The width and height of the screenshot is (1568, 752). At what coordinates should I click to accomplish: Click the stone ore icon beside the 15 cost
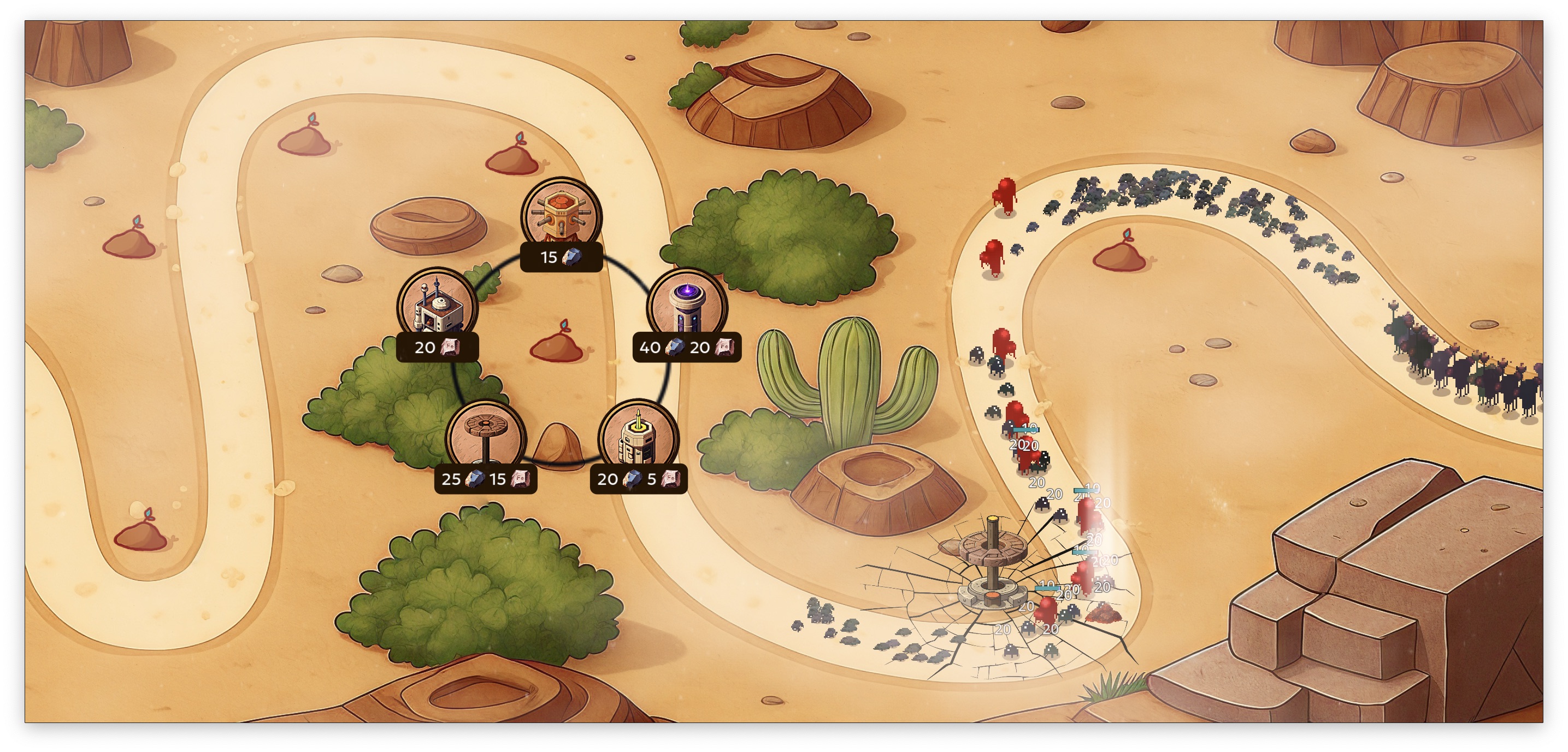coord(573,257)
